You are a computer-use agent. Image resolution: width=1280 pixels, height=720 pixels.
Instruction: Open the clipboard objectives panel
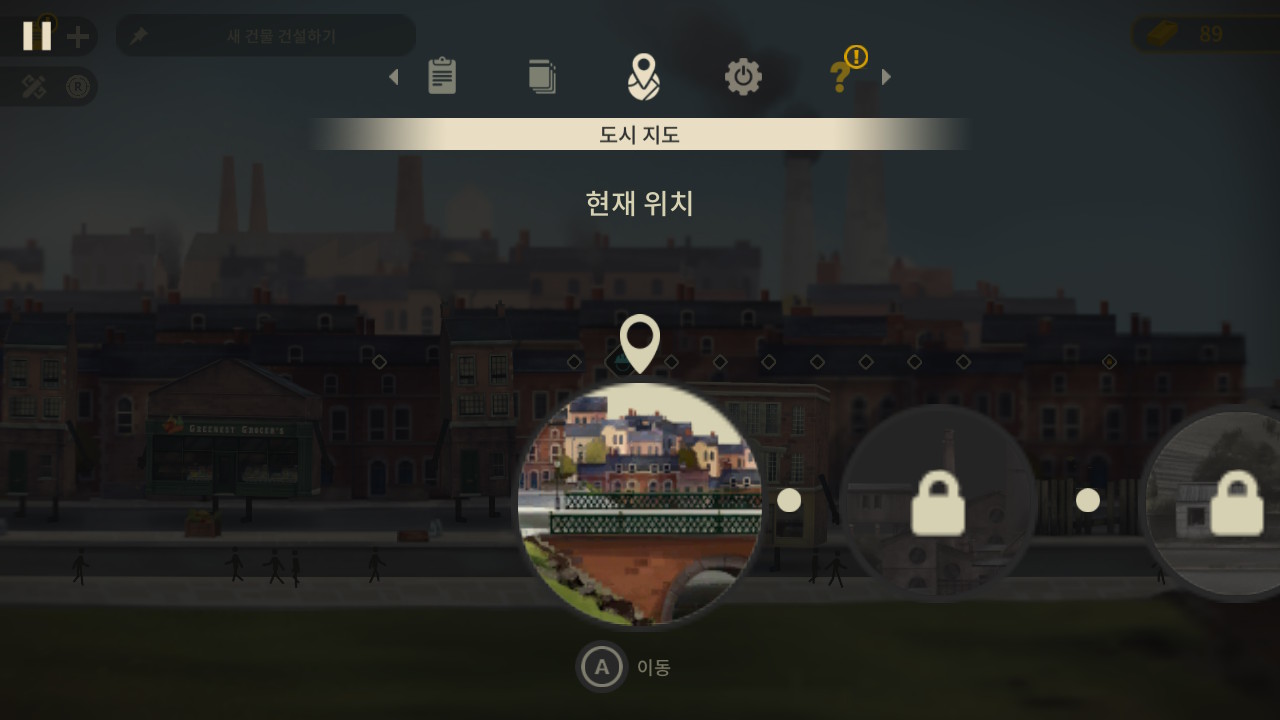coord(443,76)
